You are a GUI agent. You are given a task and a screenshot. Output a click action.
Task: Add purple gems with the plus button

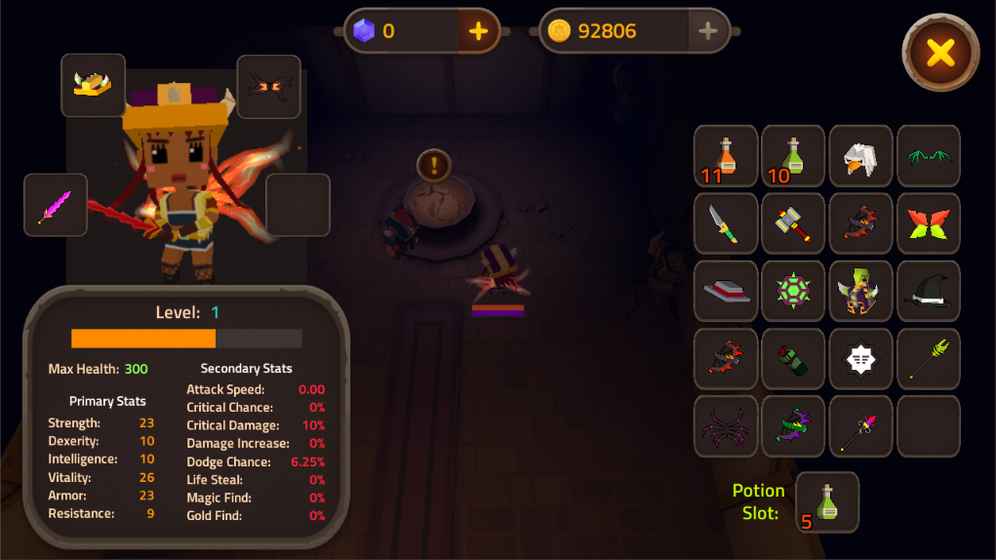click(x=479, y=31)
